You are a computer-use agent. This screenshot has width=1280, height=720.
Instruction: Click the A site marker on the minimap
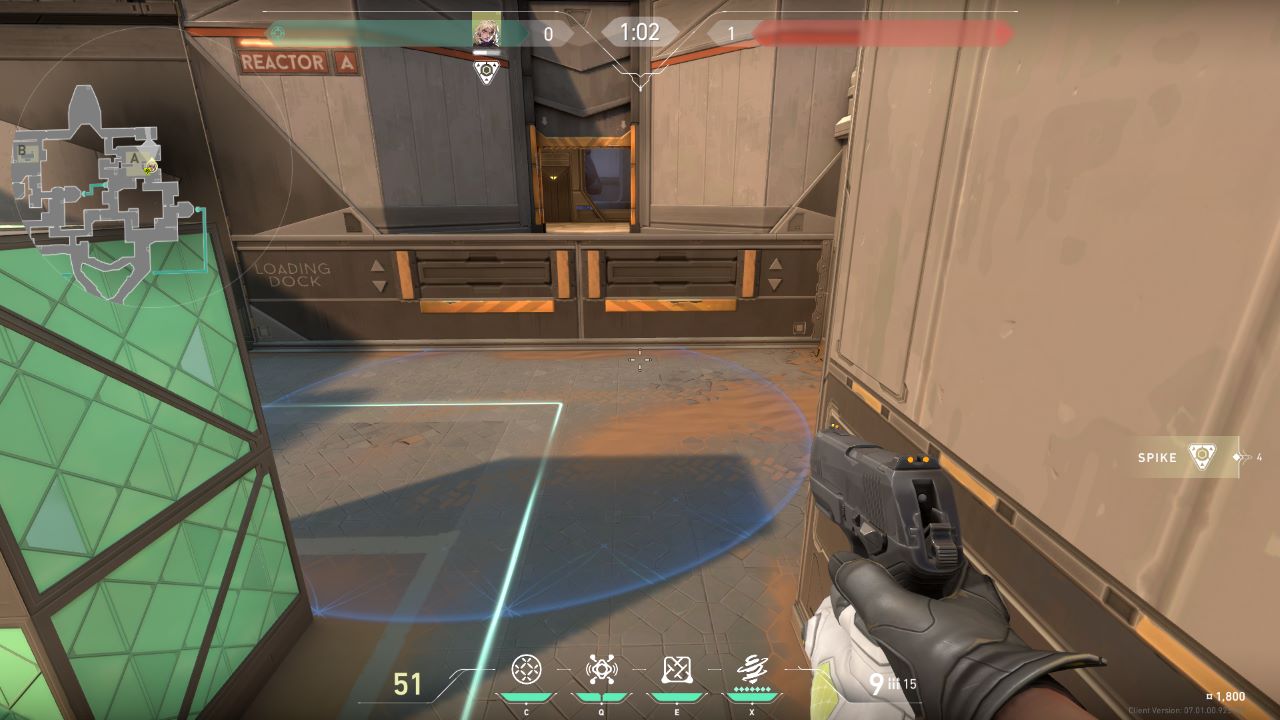coord(133,158)
